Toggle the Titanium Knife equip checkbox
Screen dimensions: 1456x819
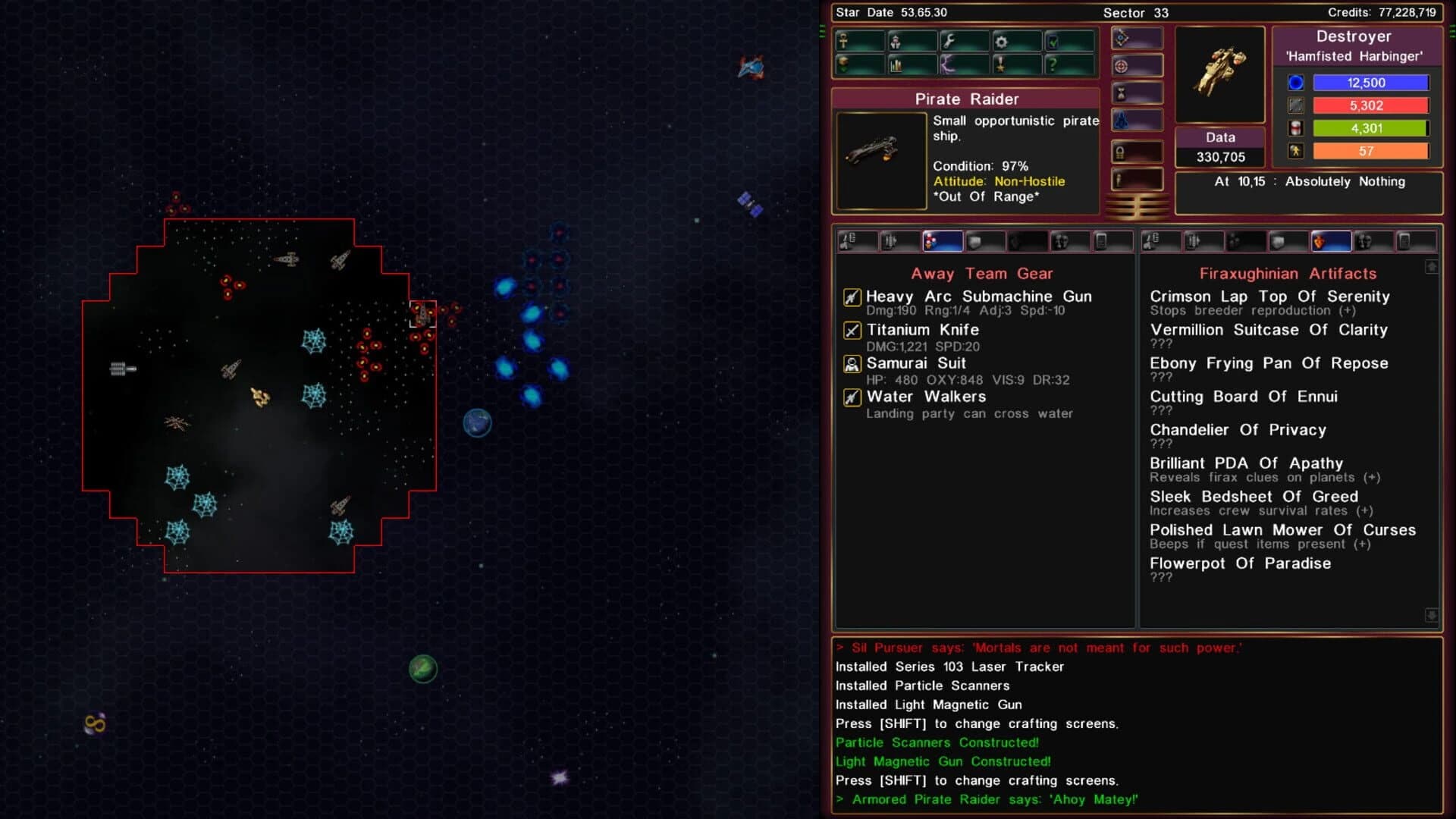point(851,330)
